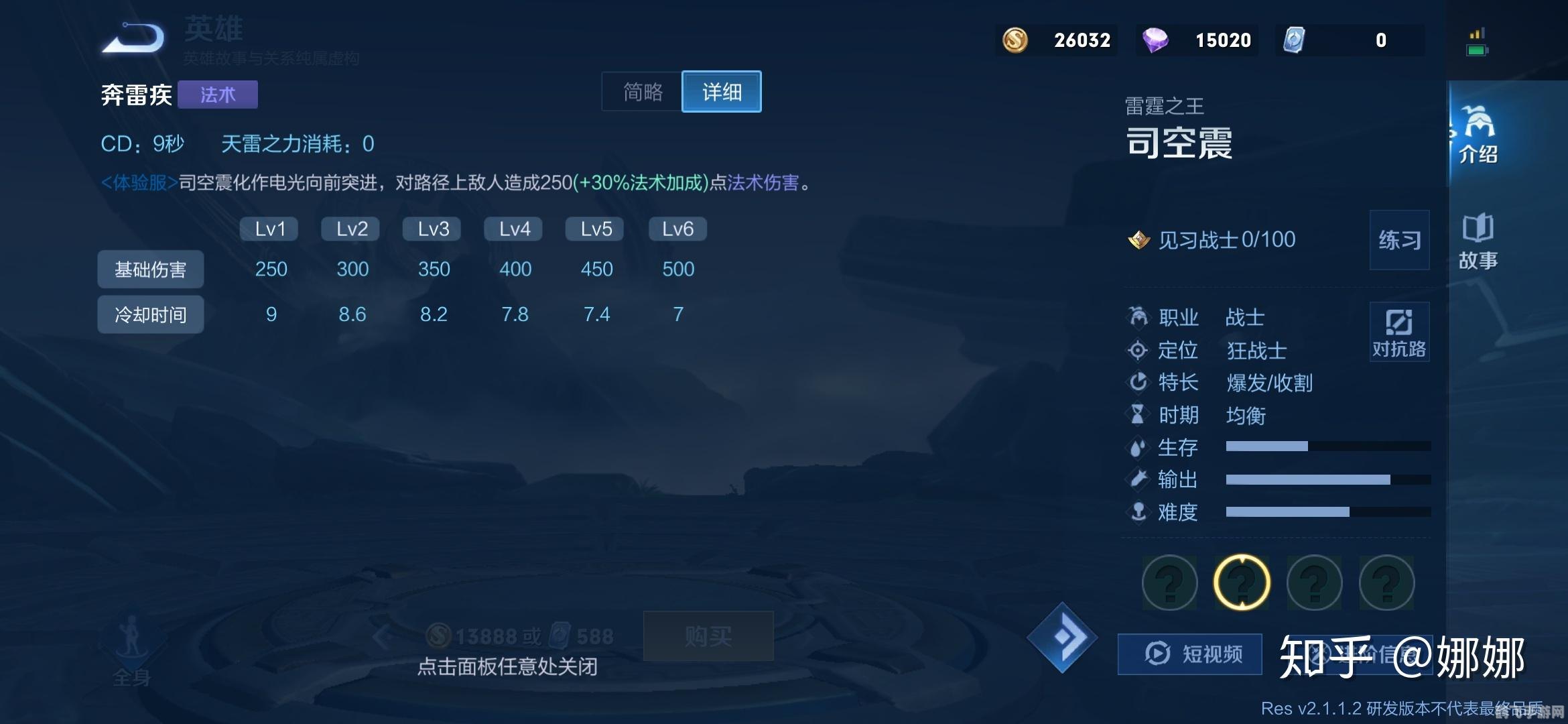Screen dimensions: 1568x724
Task: Click the 职业 class mask icon
Action: [x=1139, y=317]
